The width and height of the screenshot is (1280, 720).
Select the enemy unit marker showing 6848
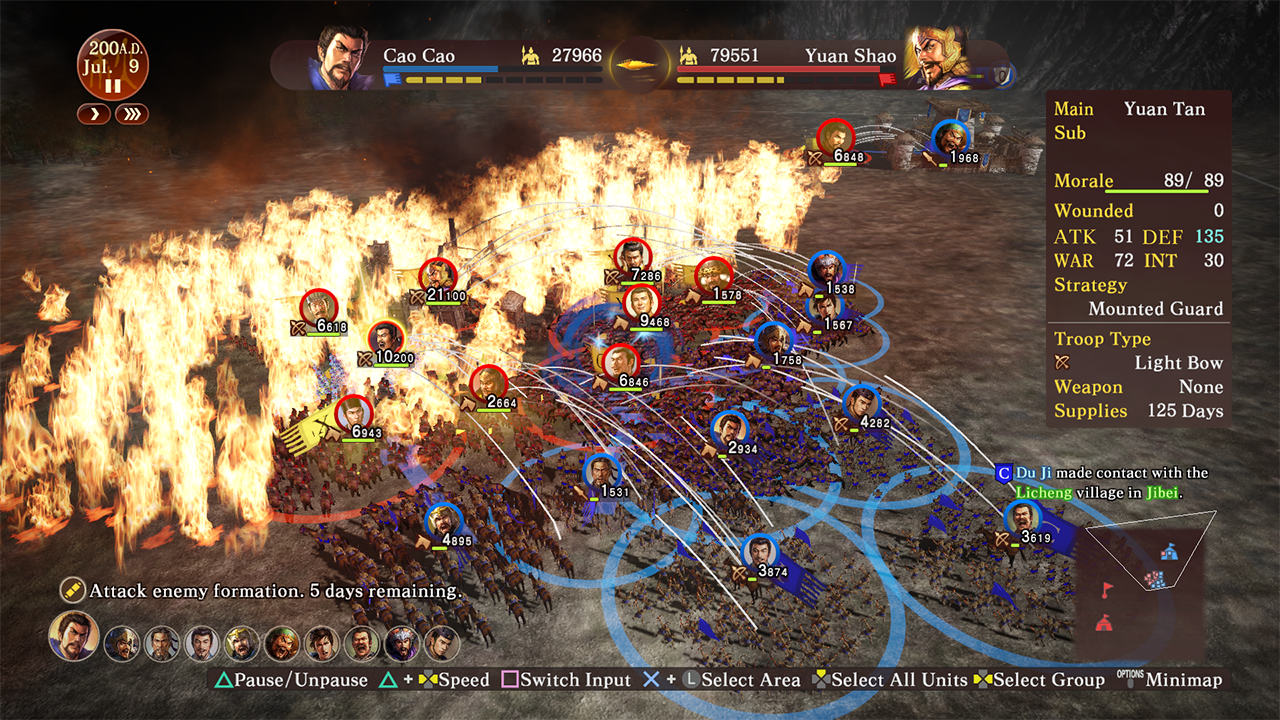pyautogui.click(x=834, y=137)
